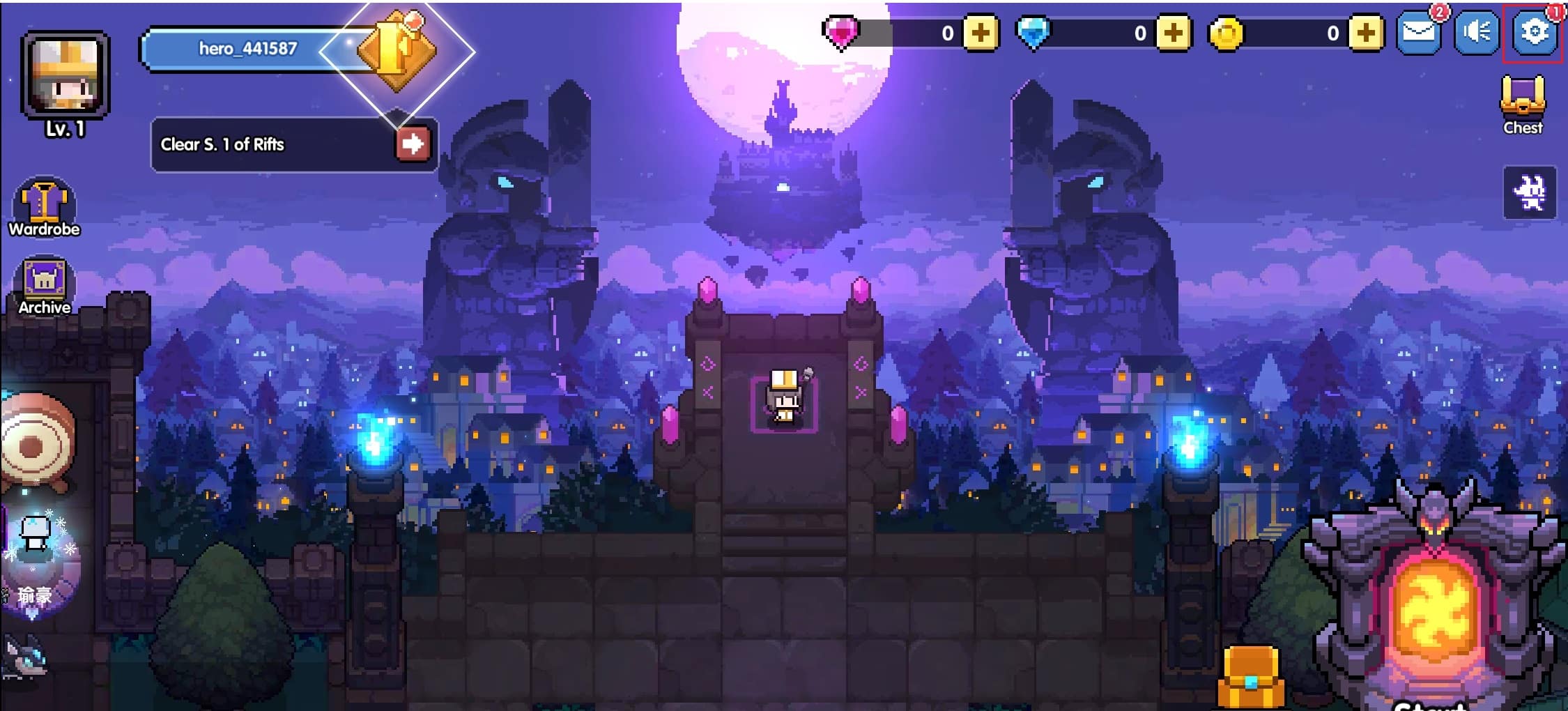Click the hero_441587 name banner
The image size is (1568, 711).
click(x=249, y=49)
